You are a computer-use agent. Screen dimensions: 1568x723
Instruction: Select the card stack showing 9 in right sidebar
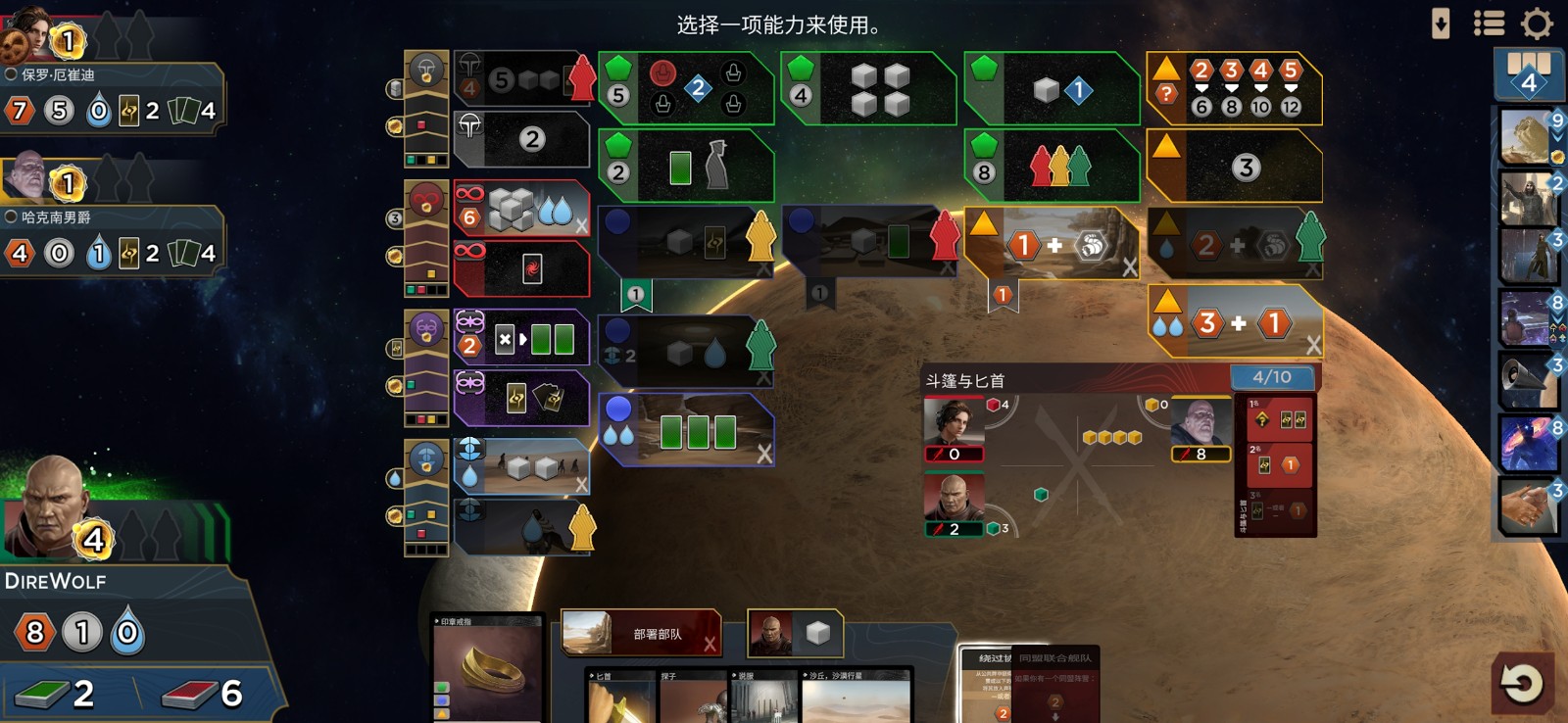(1526, 137)
